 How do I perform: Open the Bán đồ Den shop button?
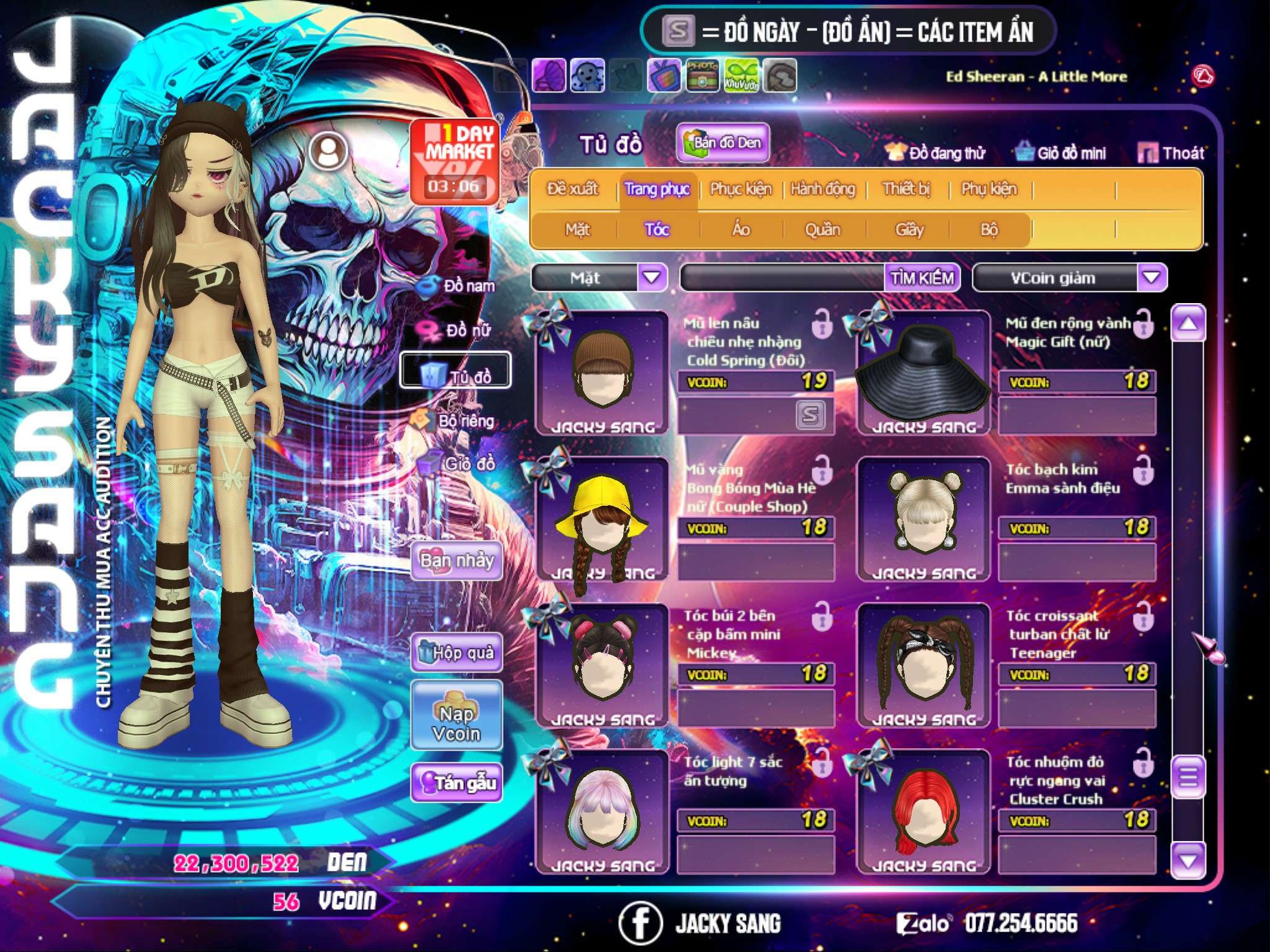point(722,143)
